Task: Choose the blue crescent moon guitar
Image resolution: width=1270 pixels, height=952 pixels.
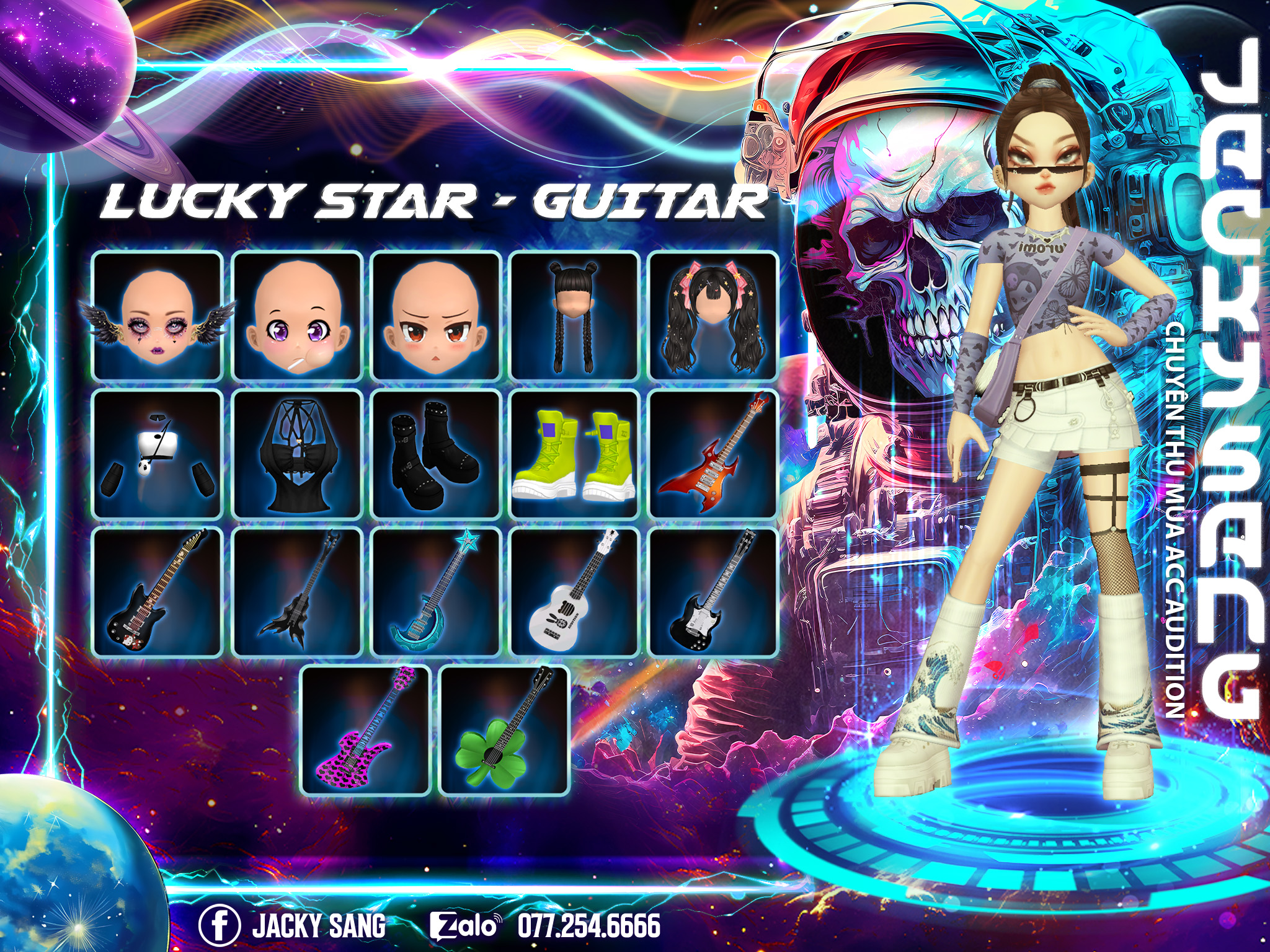Action: (x=436, y=593)
